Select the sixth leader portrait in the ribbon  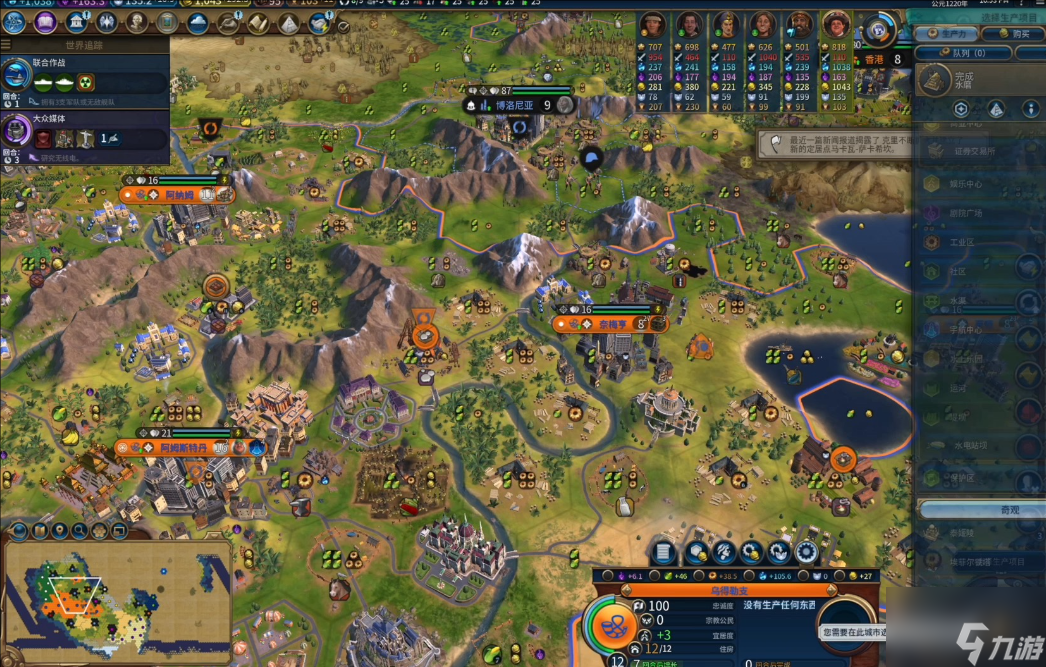click(x=835, y=26)
